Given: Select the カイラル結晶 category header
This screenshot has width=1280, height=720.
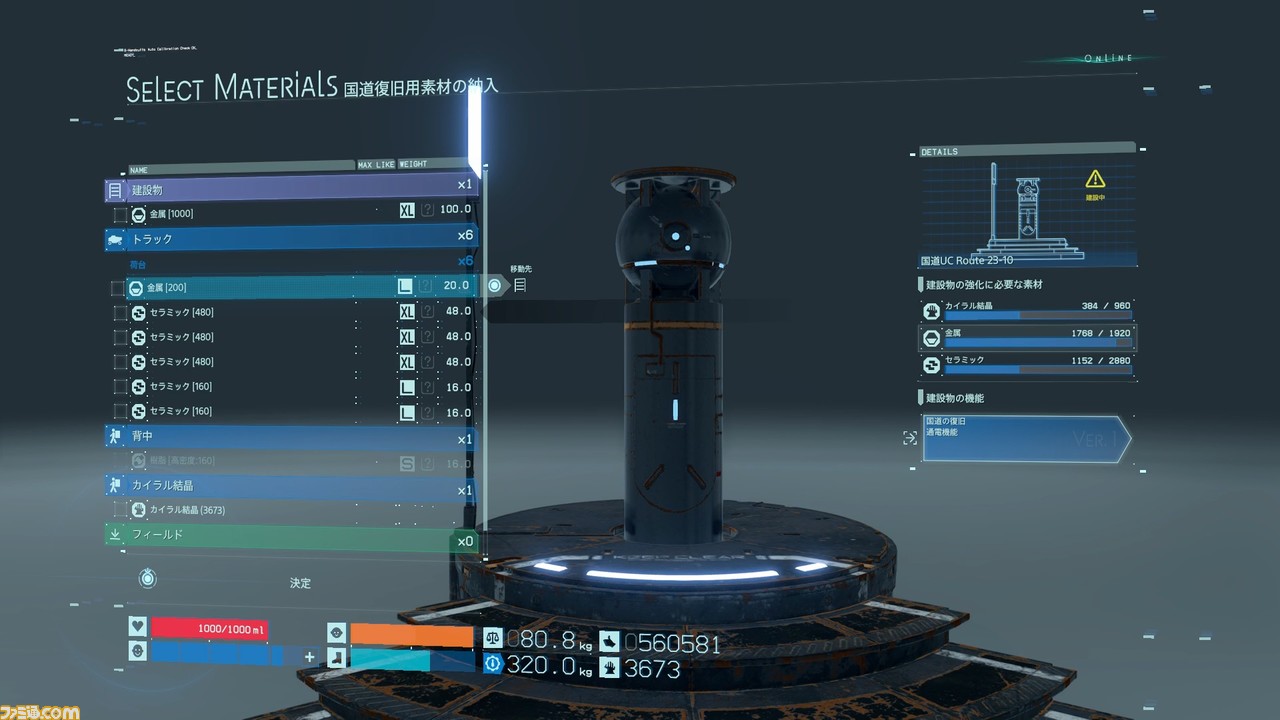Looking at the screenshot, I should click(x=290, y=486).
